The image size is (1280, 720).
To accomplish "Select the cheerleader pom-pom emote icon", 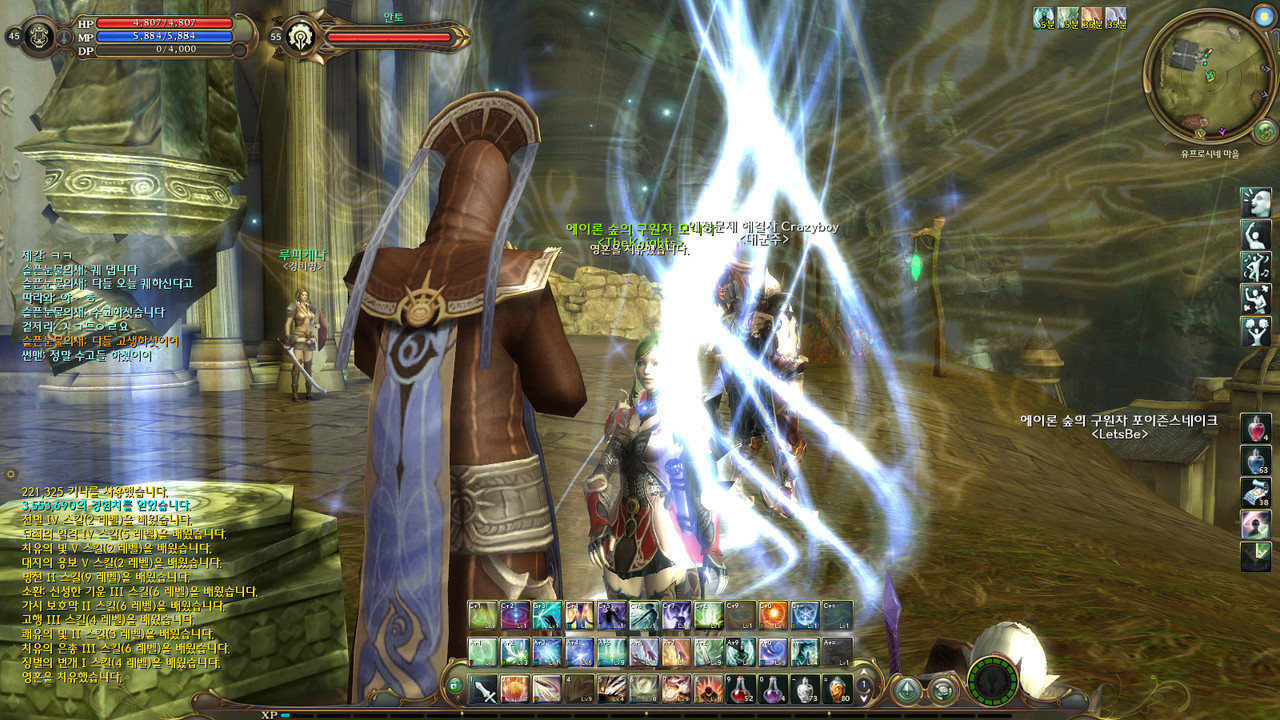I will pos(1256,331).
